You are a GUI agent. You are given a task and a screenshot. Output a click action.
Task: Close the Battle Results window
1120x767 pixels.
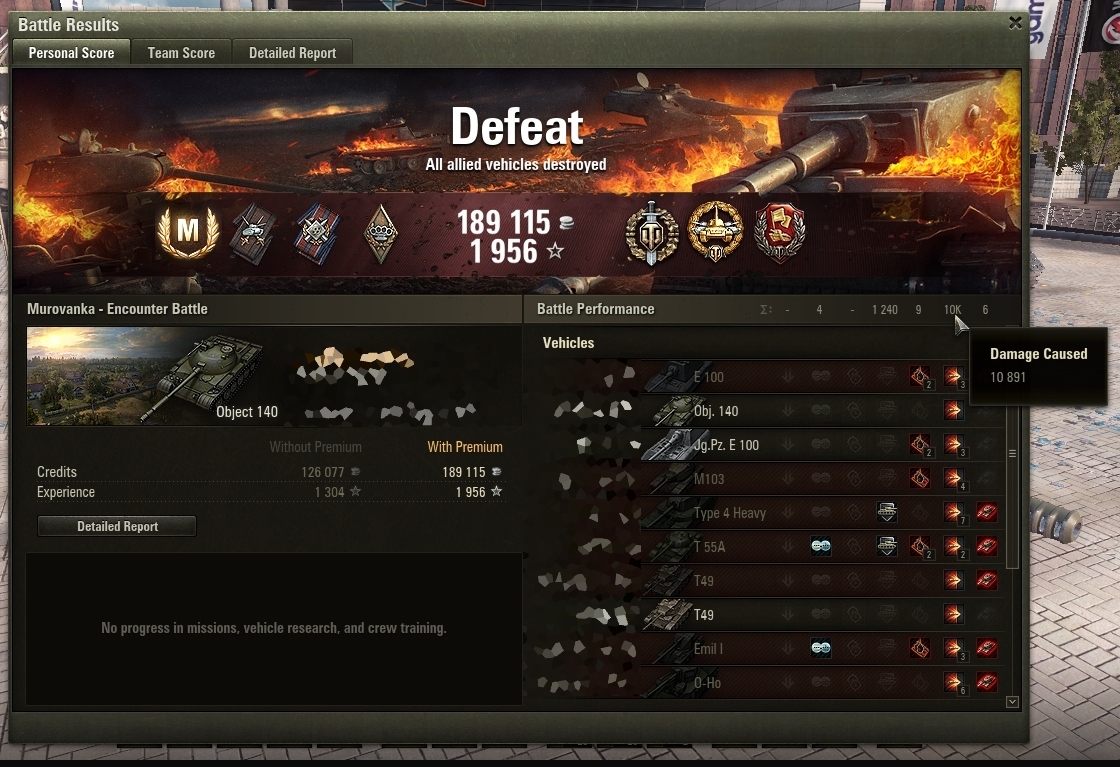tap(1015, 22)
